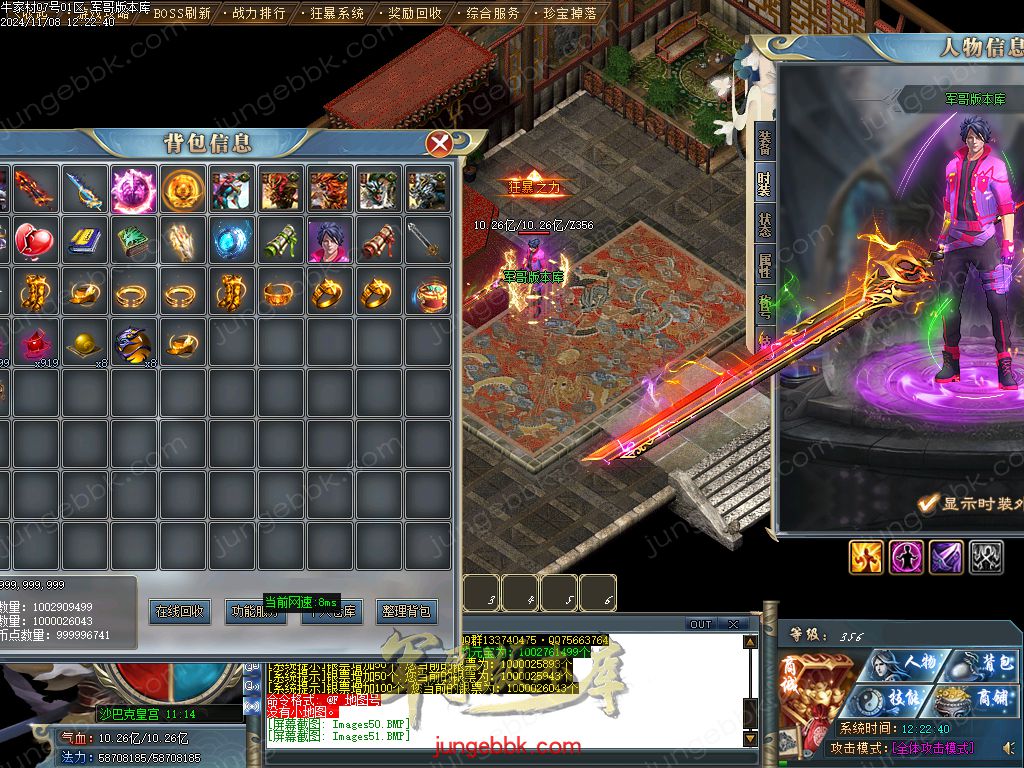The width and height of the screenshot is (1024, 768).
Task: Click the 在线回收 button
Action: [x=180, y=611]
